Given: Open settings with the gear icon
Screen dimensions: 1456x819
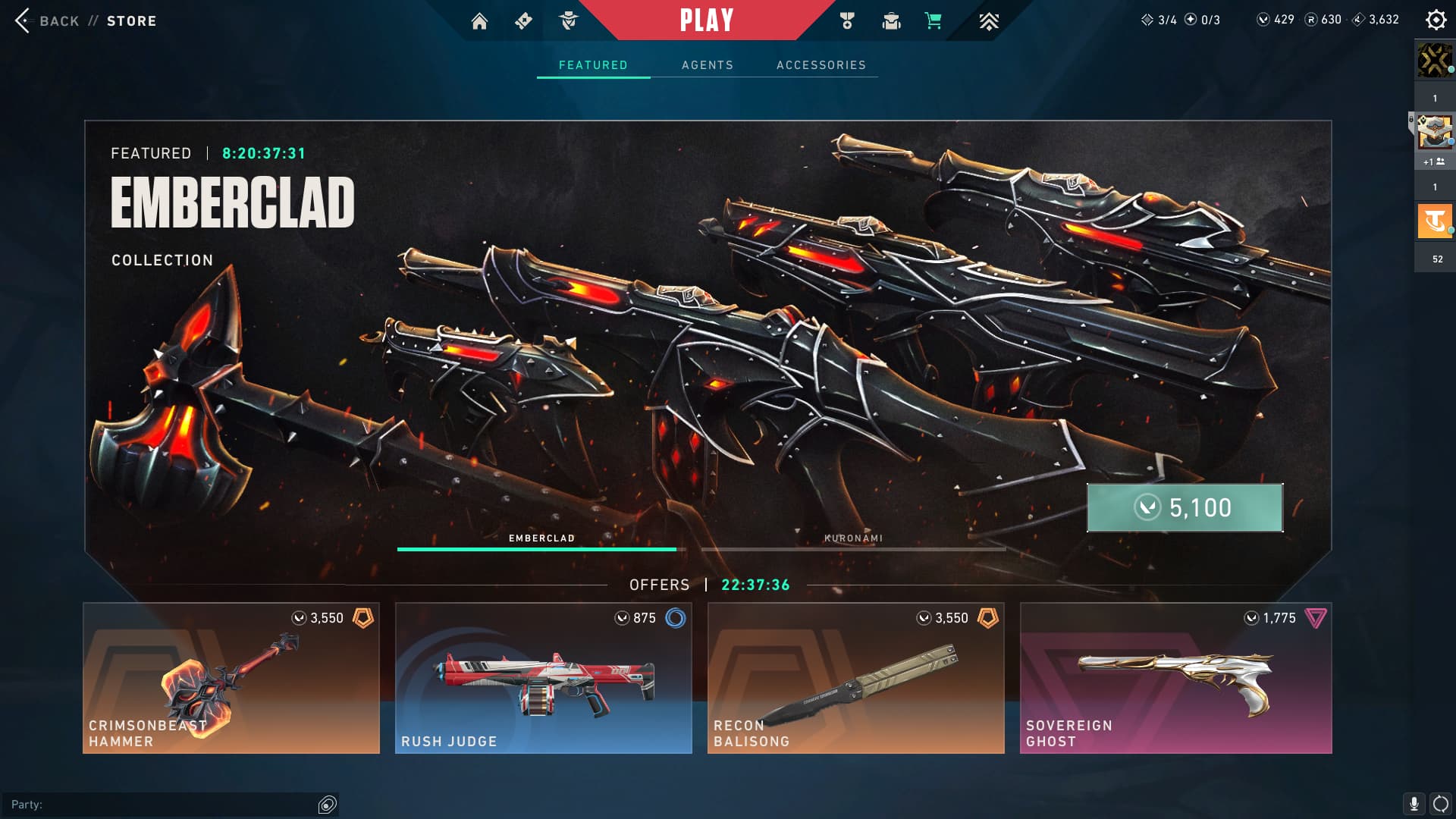Looking at the screenshot, I should click(x=1436, y=20).
